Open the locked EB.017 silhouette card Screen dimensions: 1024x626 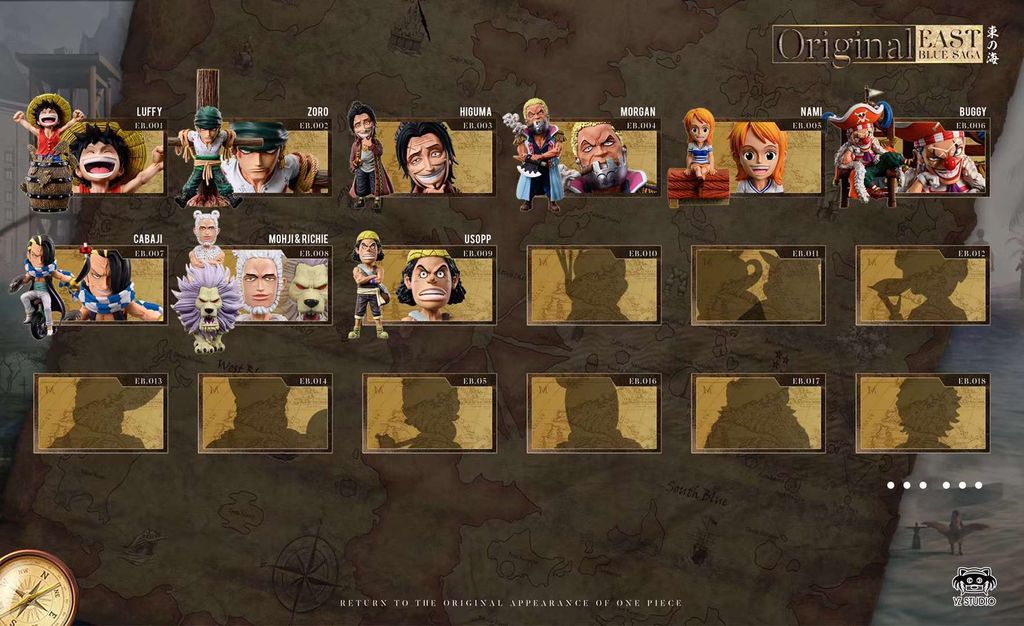[758, 413]
